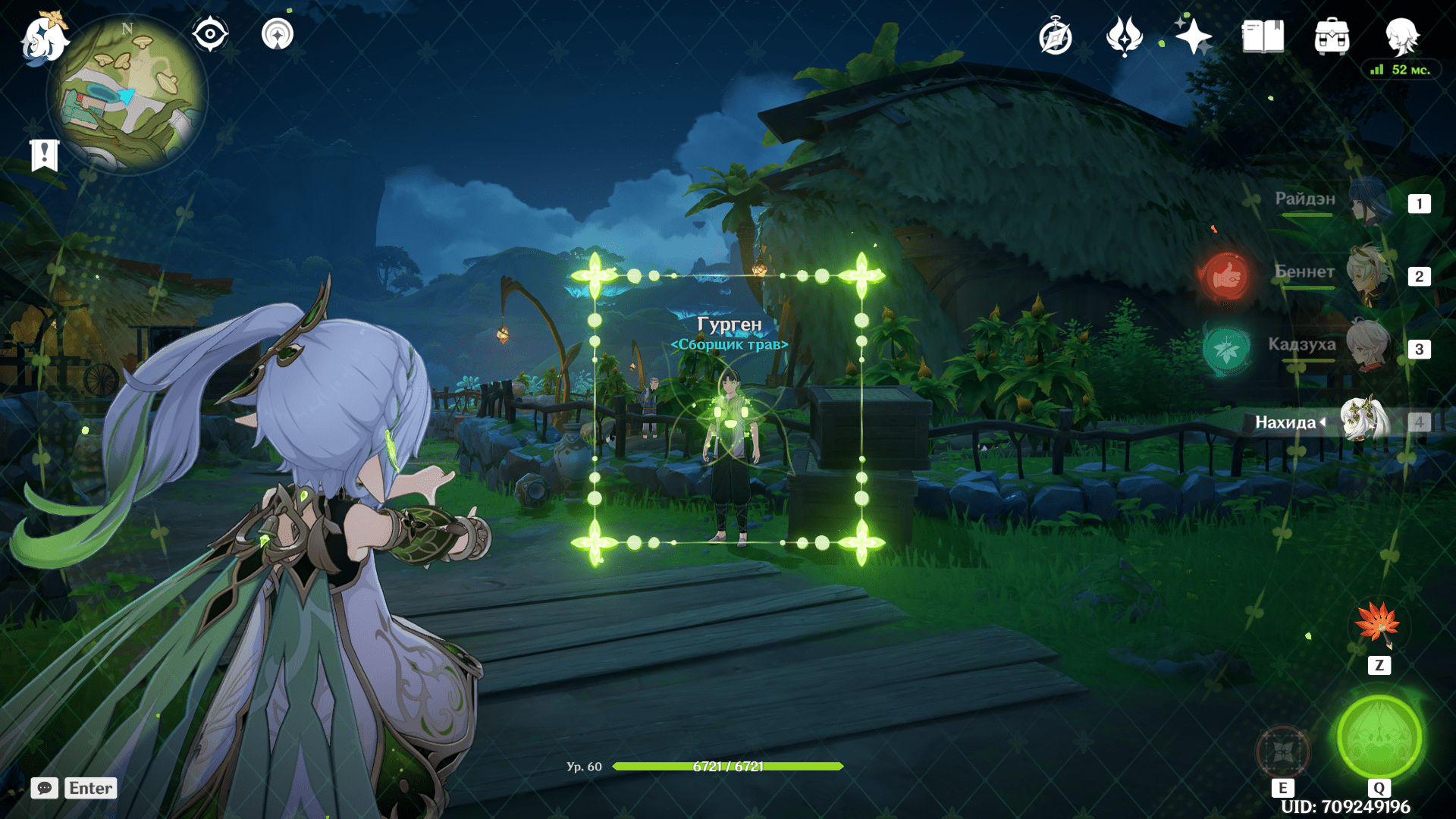
Task: Open the adventure compass icon
Action: 1055,37
